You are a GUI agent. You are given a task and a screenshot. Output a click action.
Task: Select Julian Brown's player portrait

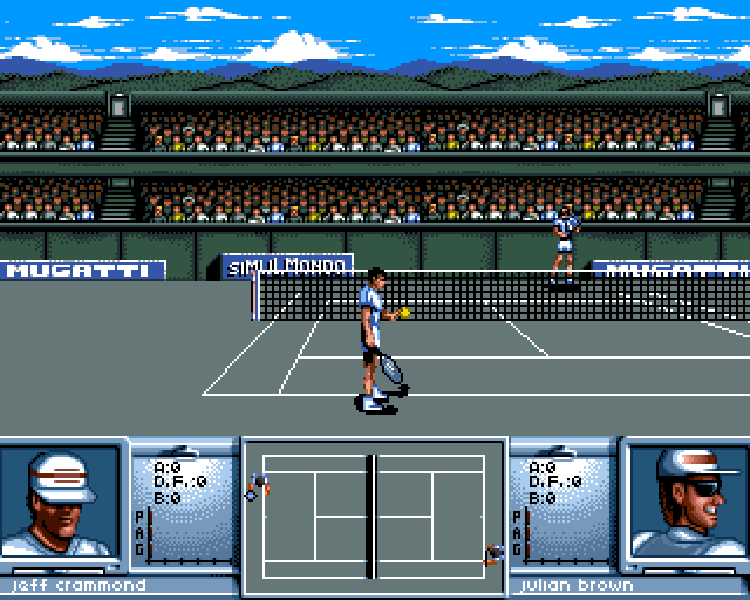click(687, 503)
